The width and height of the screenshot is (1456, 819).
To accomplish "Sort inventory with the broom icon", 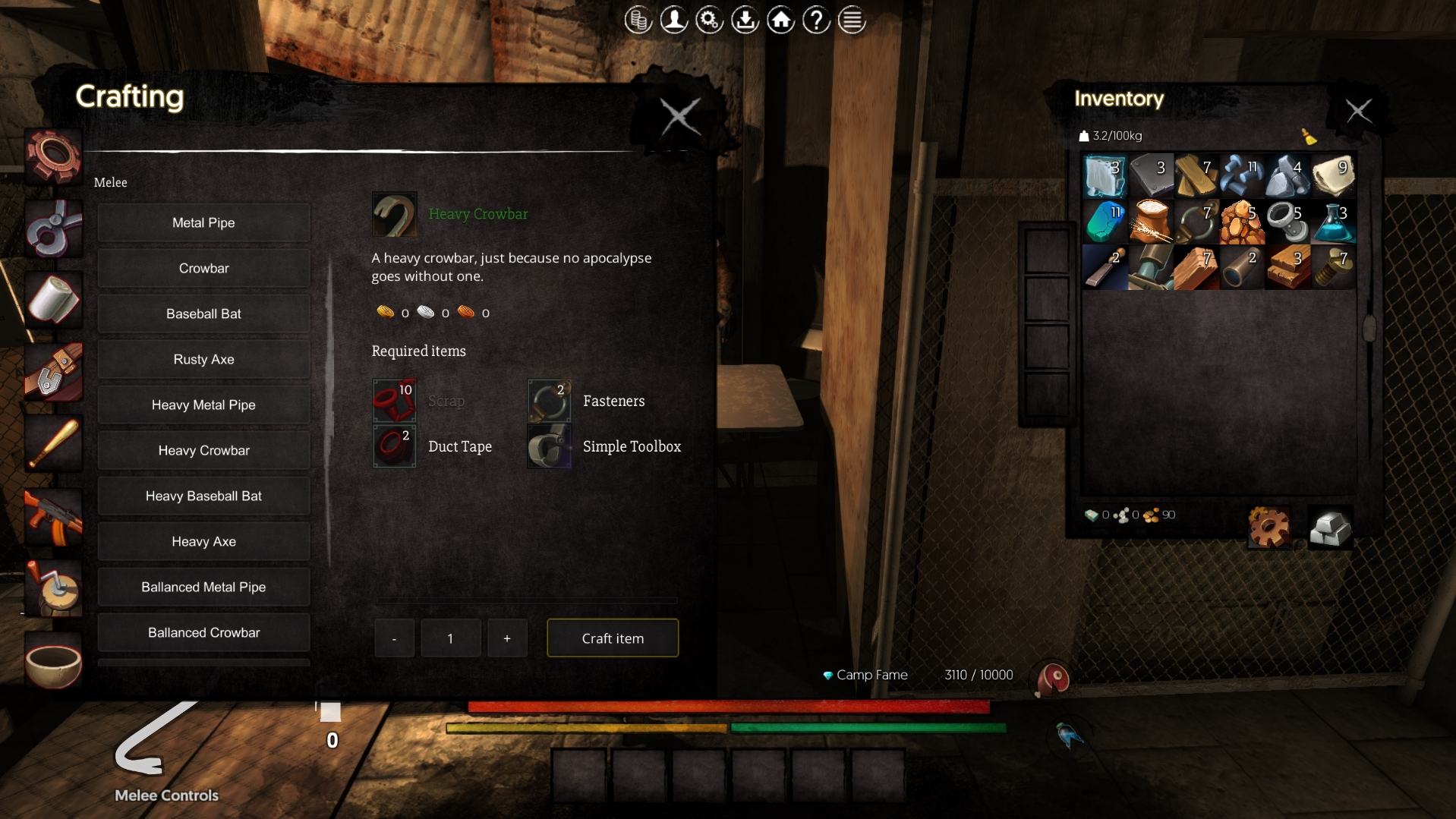I will [1309, 137].
